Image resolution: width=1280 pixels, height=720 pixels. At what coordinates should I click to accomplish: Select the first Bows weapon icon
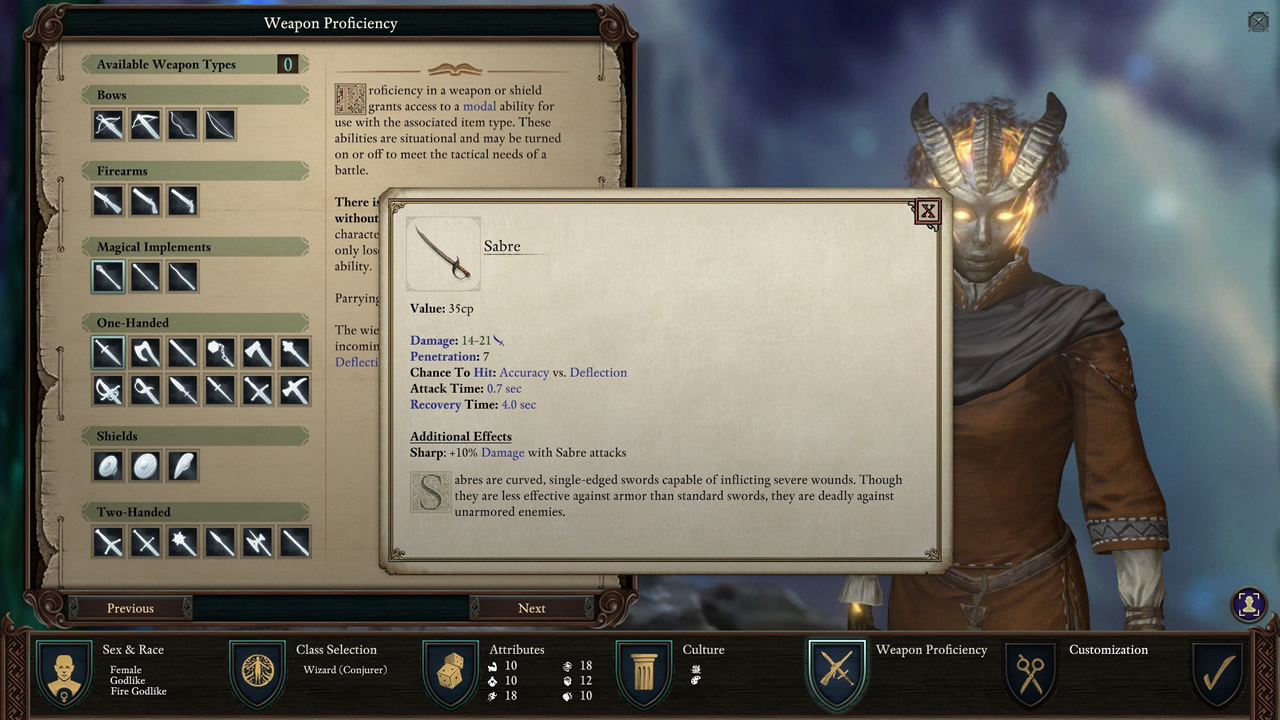(108, 125)
